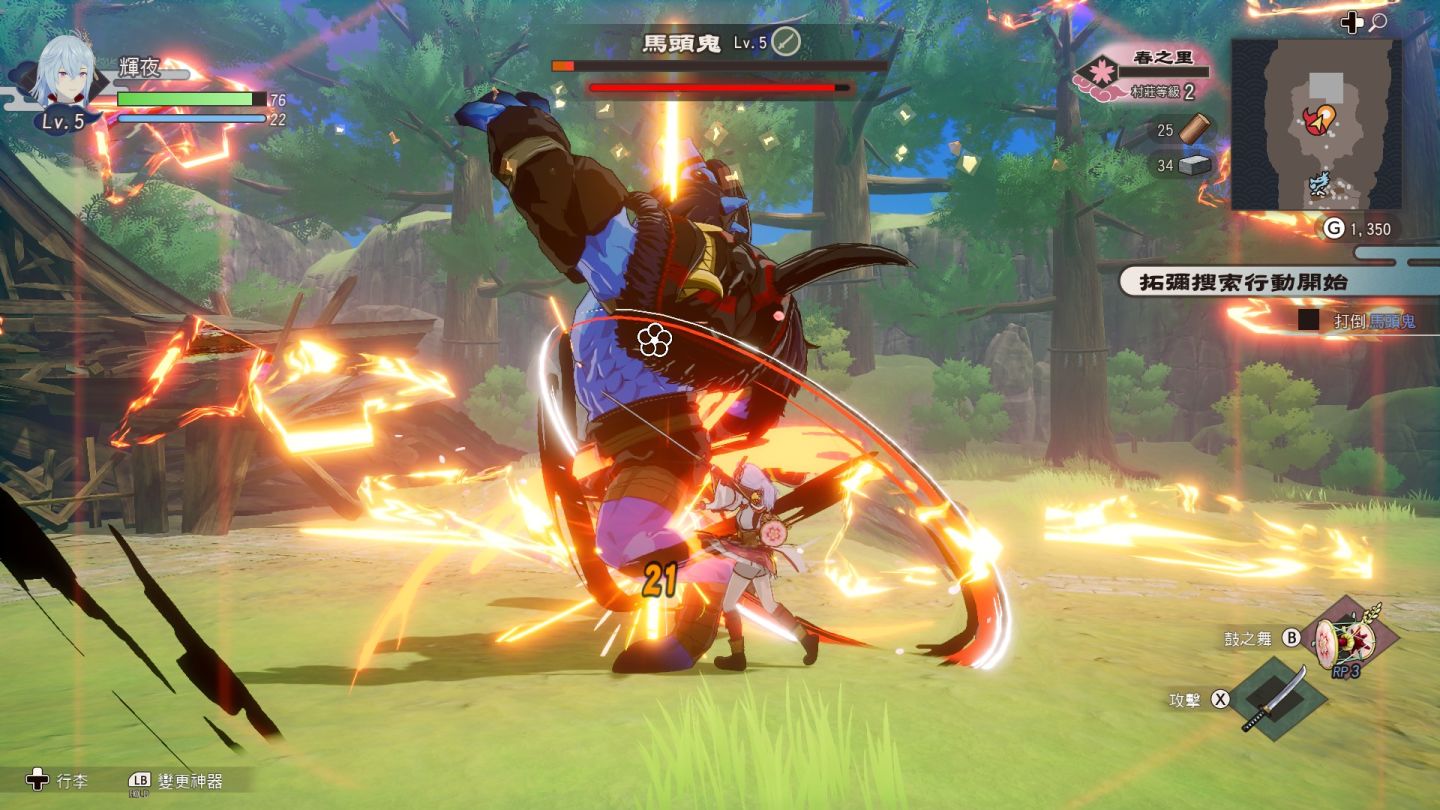This screenshot has height=810, width=1440.
Task: Open the minimap in the corner
Action: 1315,124
